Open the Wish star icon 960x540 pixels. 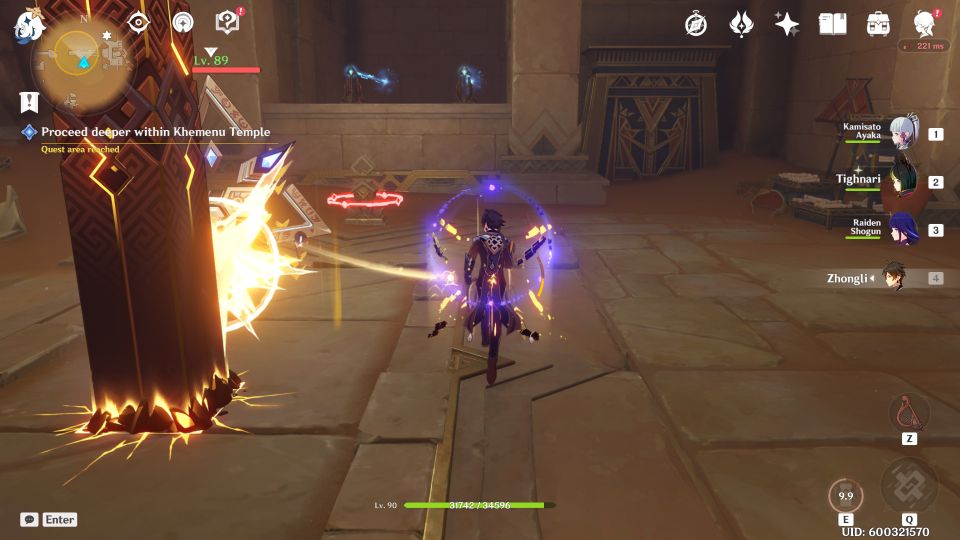(787, 24)
